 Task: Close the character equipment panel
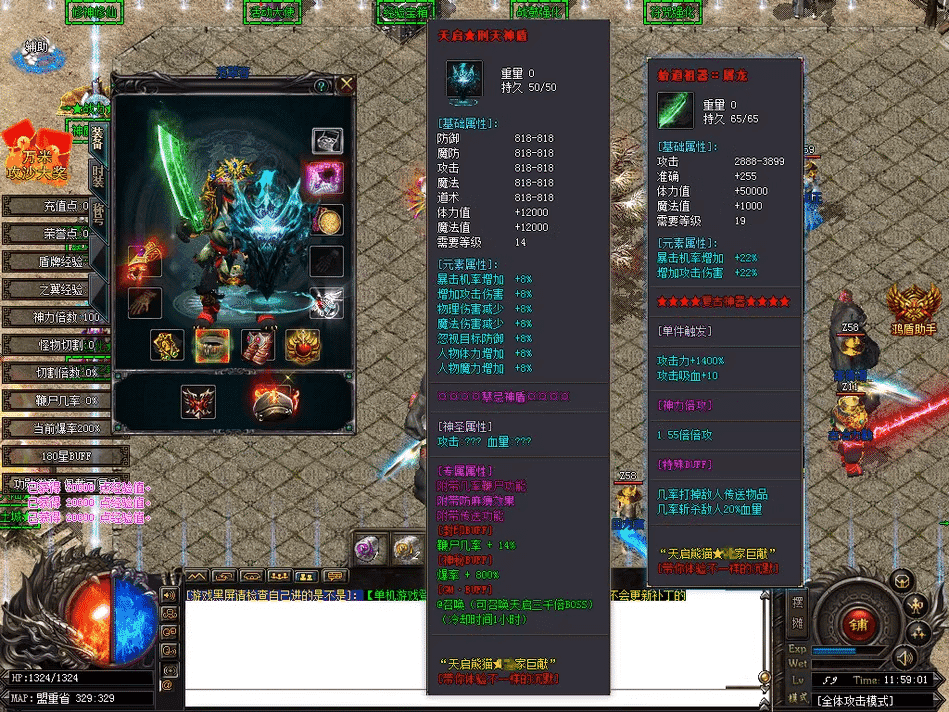pos(346,85)
